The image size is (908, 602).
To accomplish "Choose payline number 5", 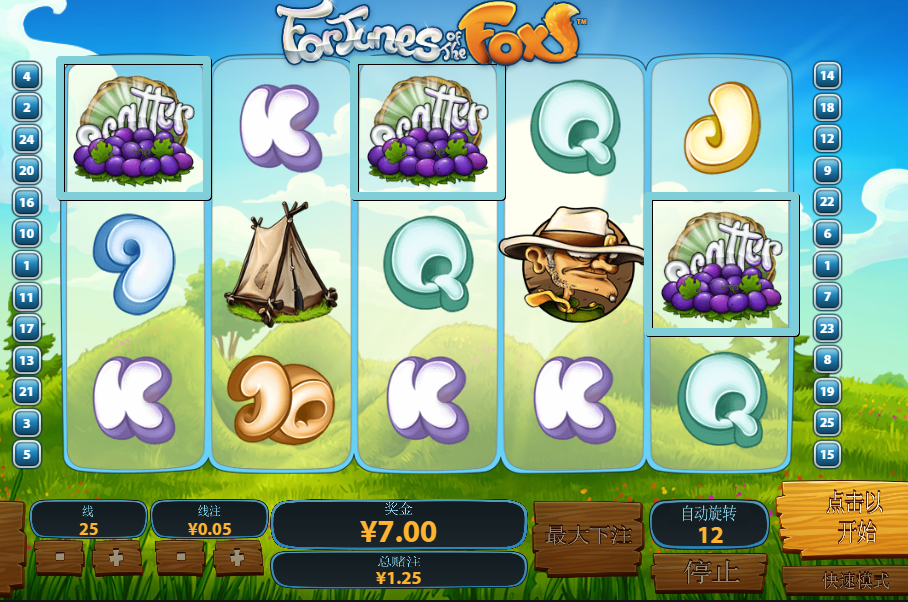I will 27,454.
